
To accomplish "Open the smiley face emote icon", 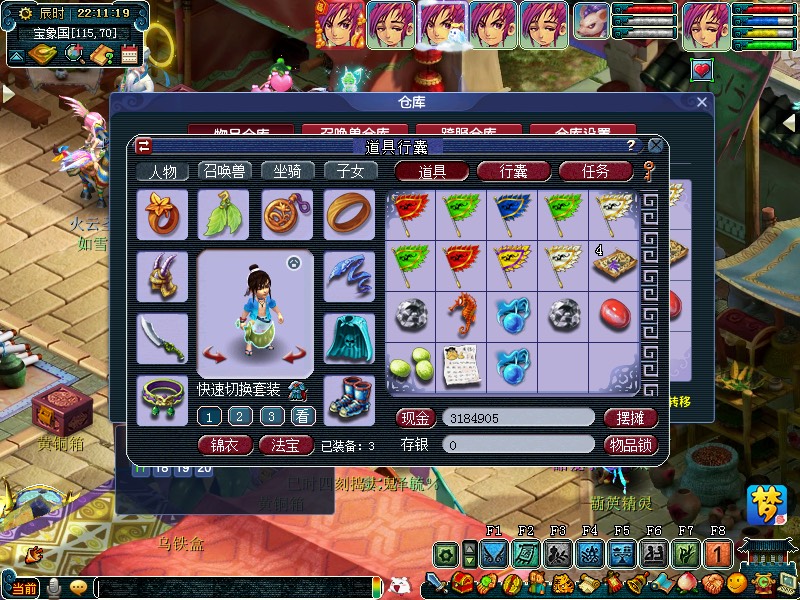I will (737, 581).
